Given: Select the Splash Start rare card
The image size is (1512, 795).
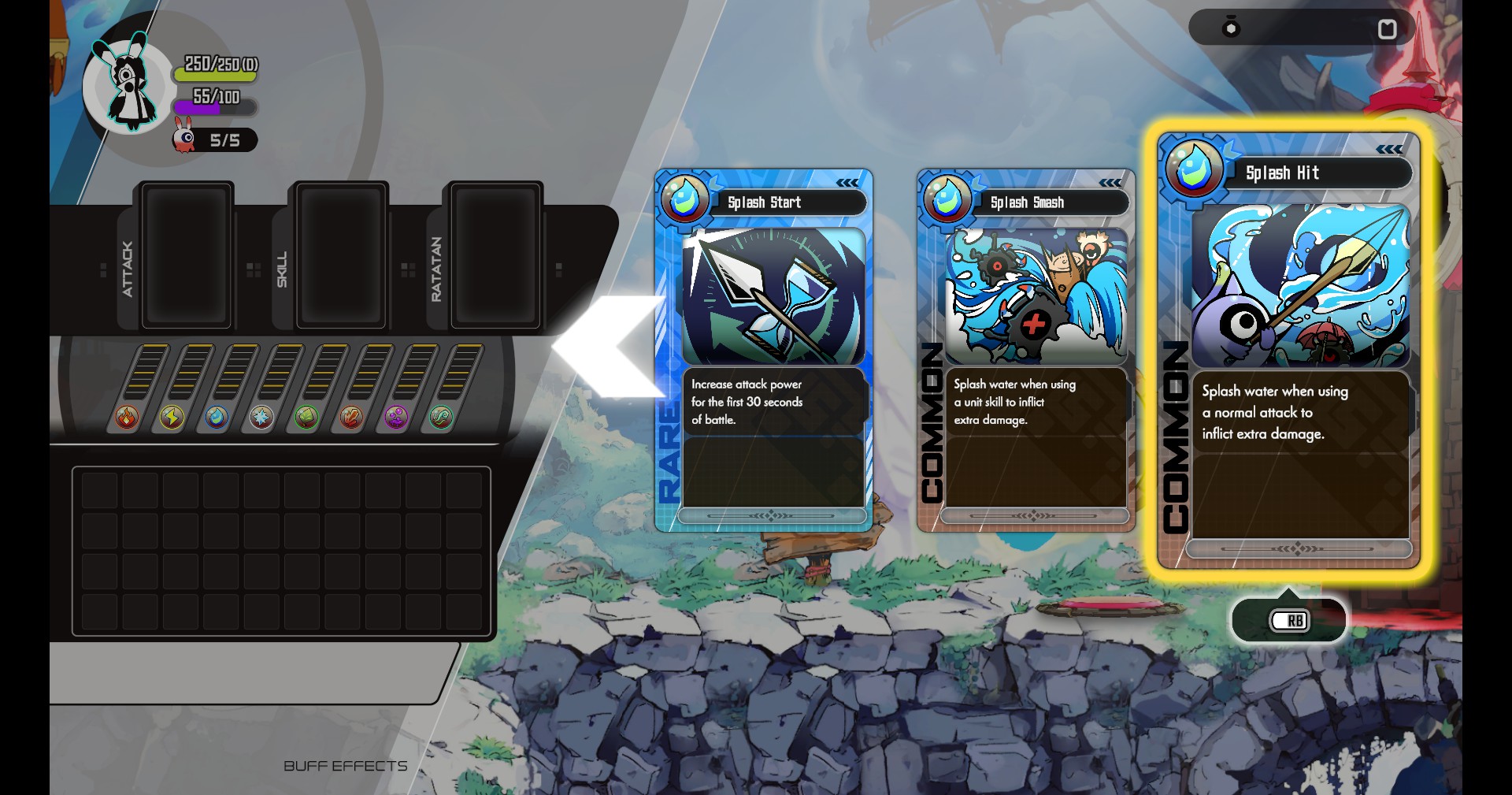Looking at the screenshot, I should coord(763,351).
